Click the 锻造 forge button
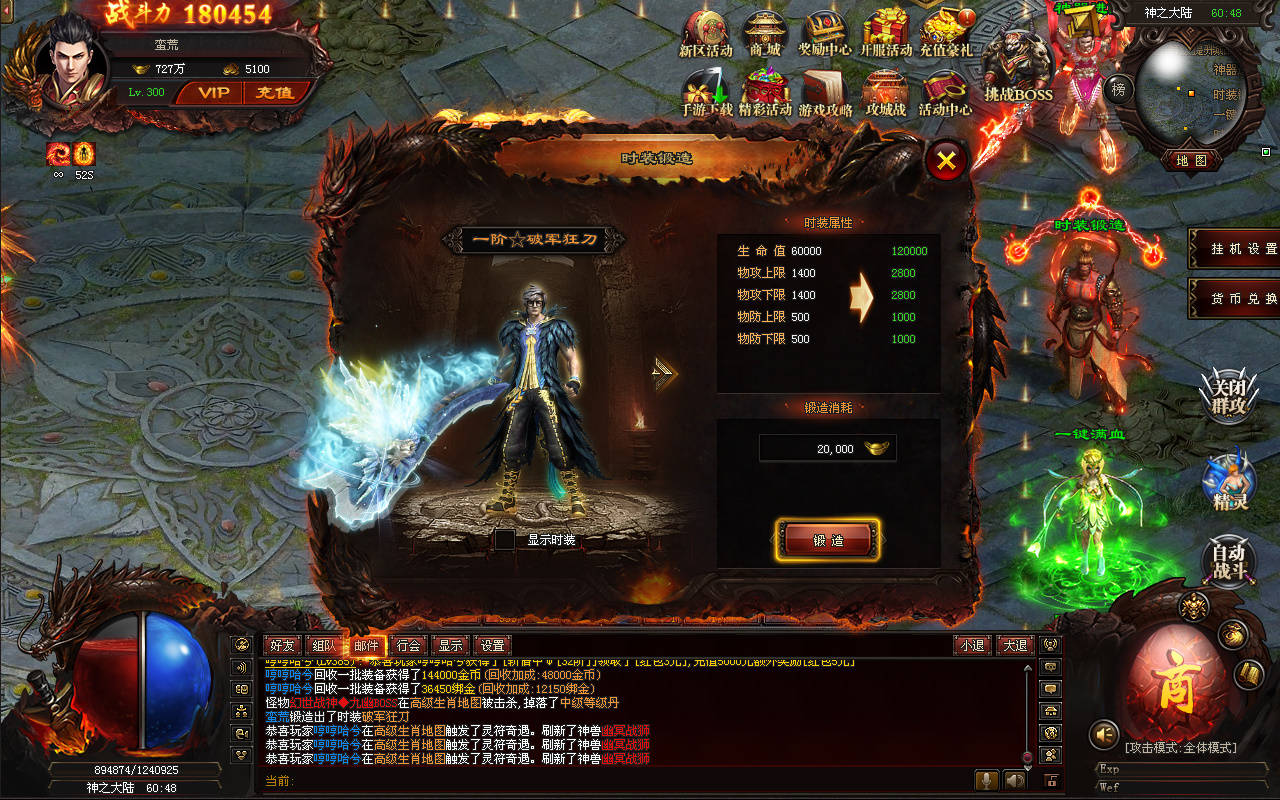This screenshot has height=800, width=1280. point(828,540)
